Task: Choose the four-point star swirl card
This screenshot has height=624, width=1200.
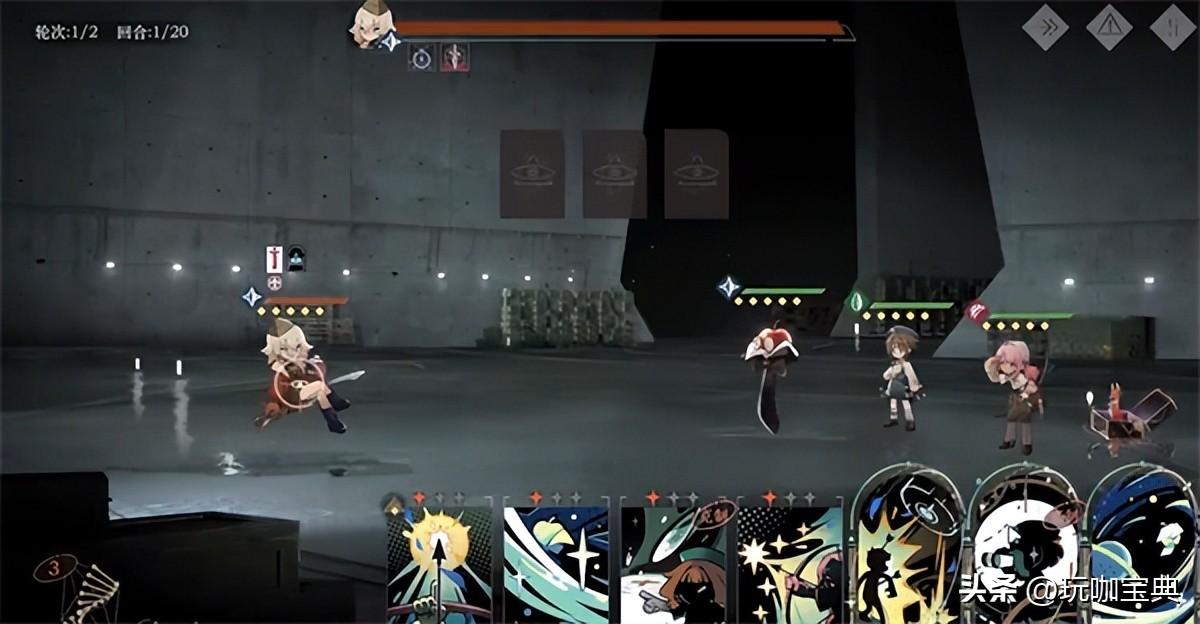Action: coord(556,558)
